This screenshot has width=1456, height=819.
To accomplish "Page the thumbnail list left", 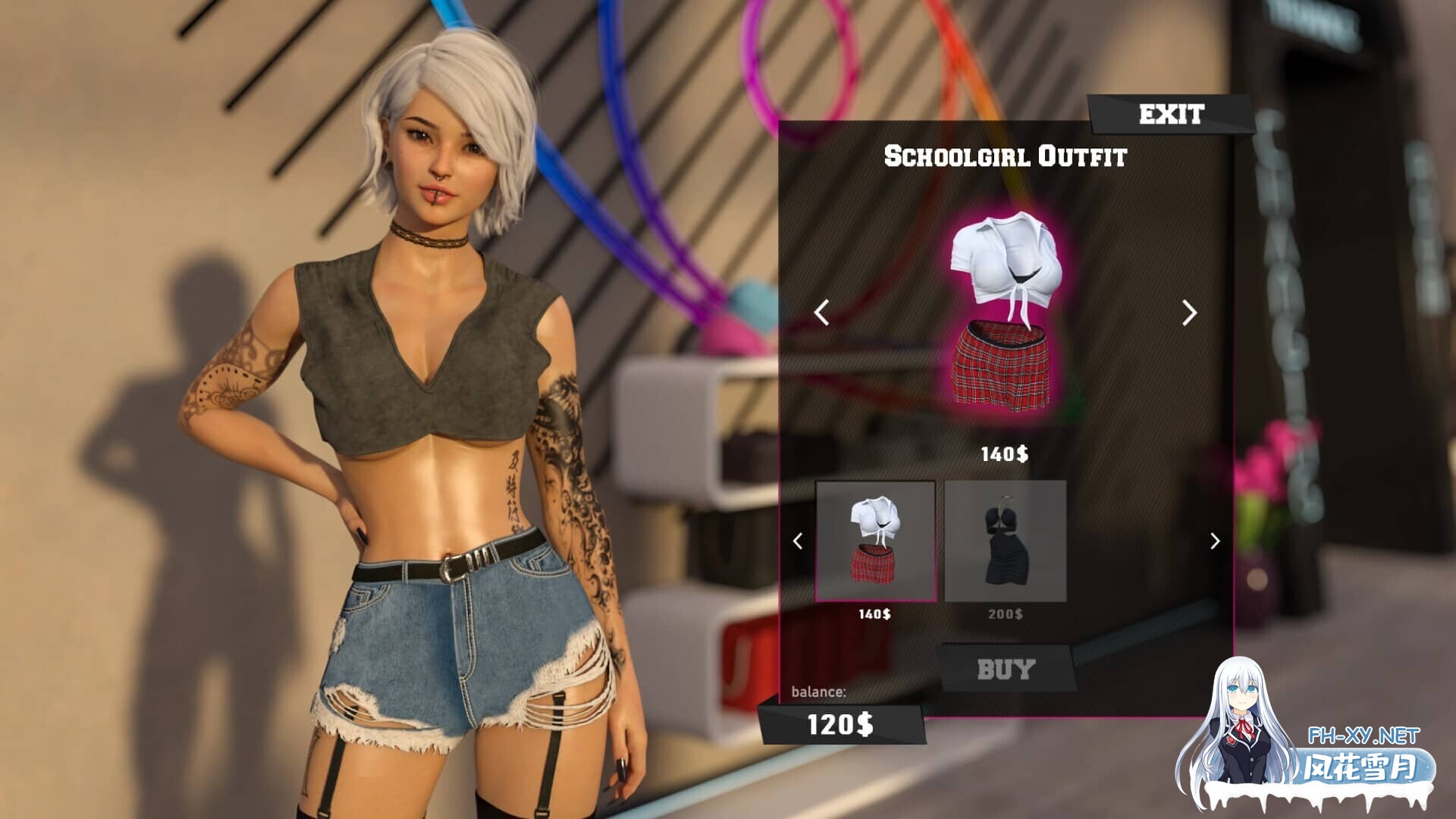I will 798,541.
